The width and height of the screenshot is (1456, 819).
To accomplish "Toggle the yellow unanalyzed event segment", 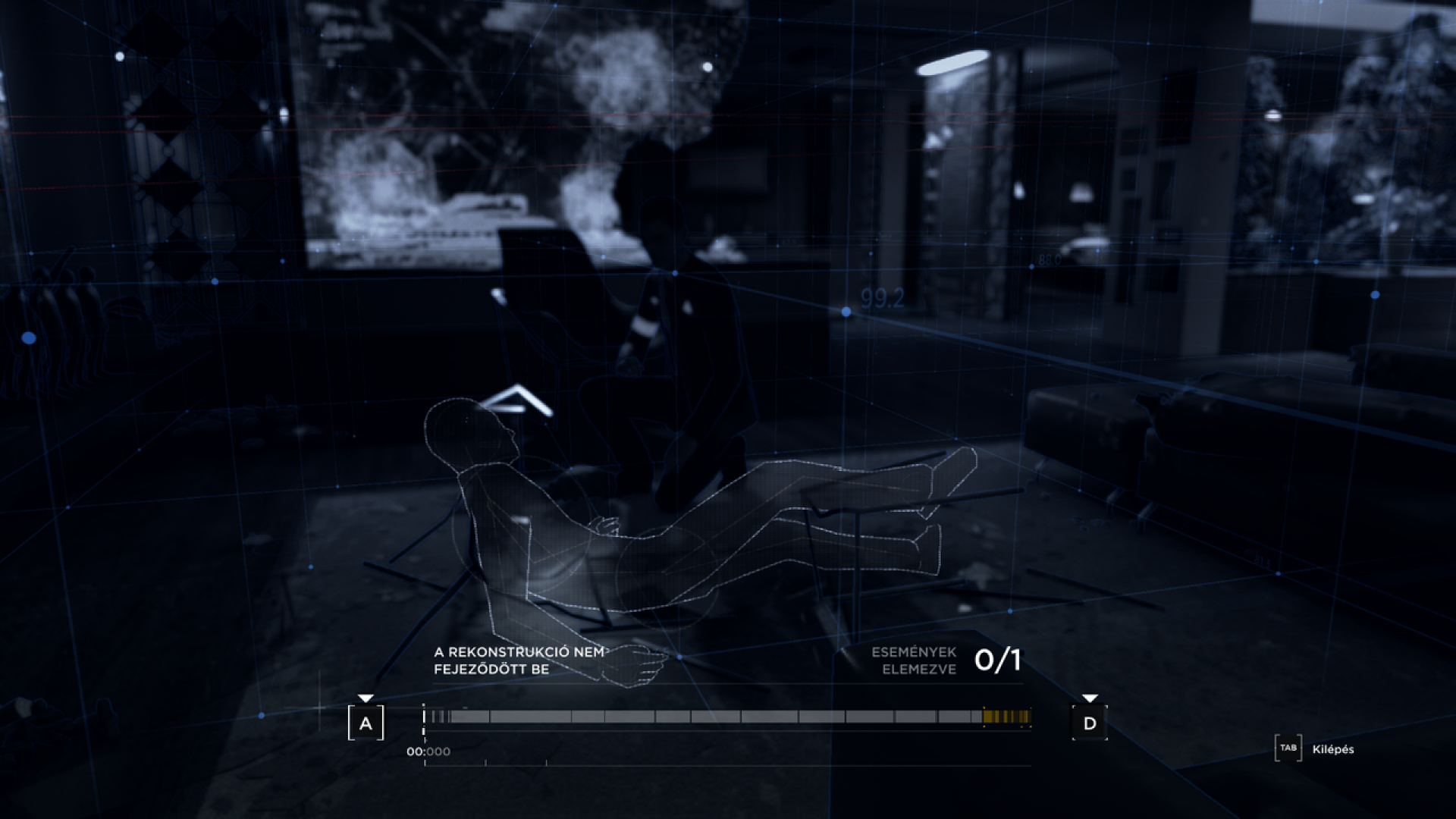I will pyautogui.click(x=1009, y=716).
